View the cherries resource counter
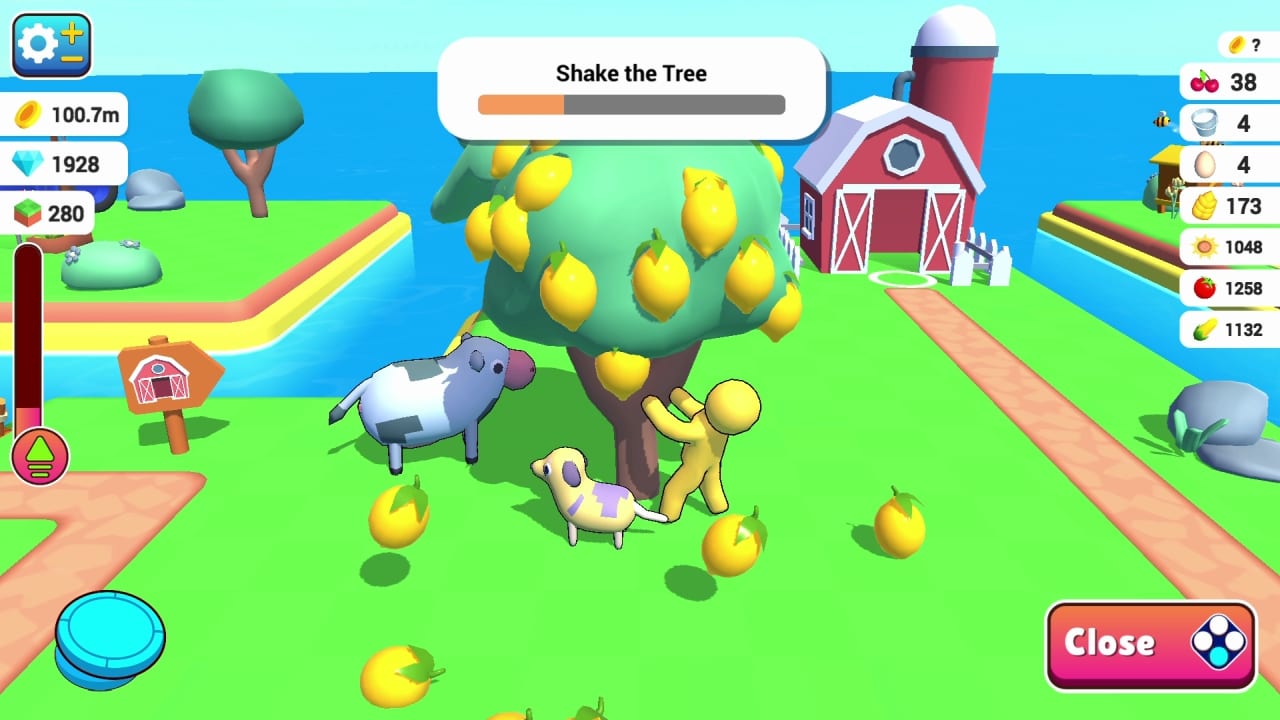 tap(1229, 82)
